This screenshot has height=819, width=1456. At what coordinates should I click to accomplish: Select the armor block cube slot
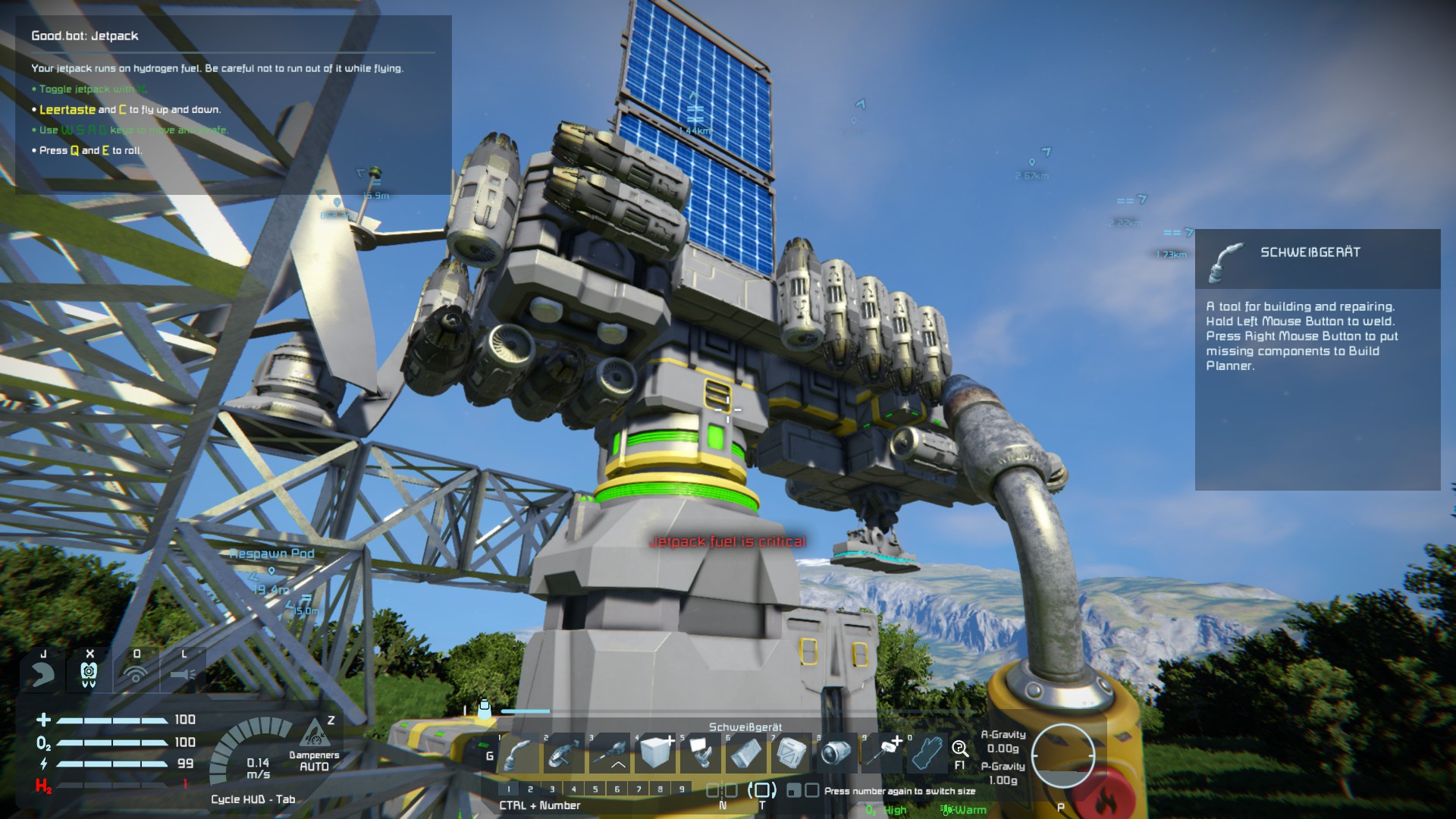655,755
